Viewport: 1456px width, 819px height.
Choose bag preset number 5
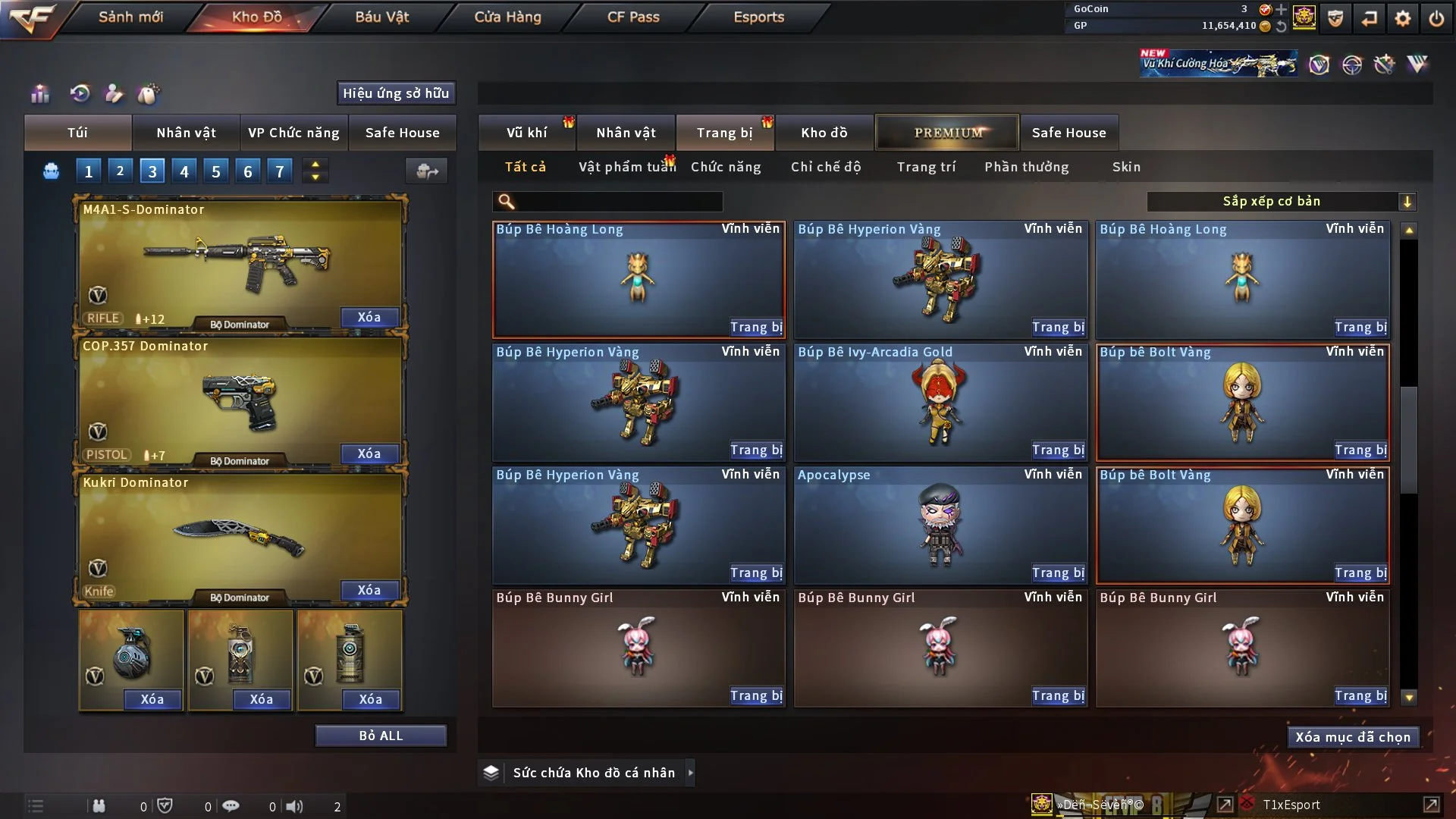(216, 171)
